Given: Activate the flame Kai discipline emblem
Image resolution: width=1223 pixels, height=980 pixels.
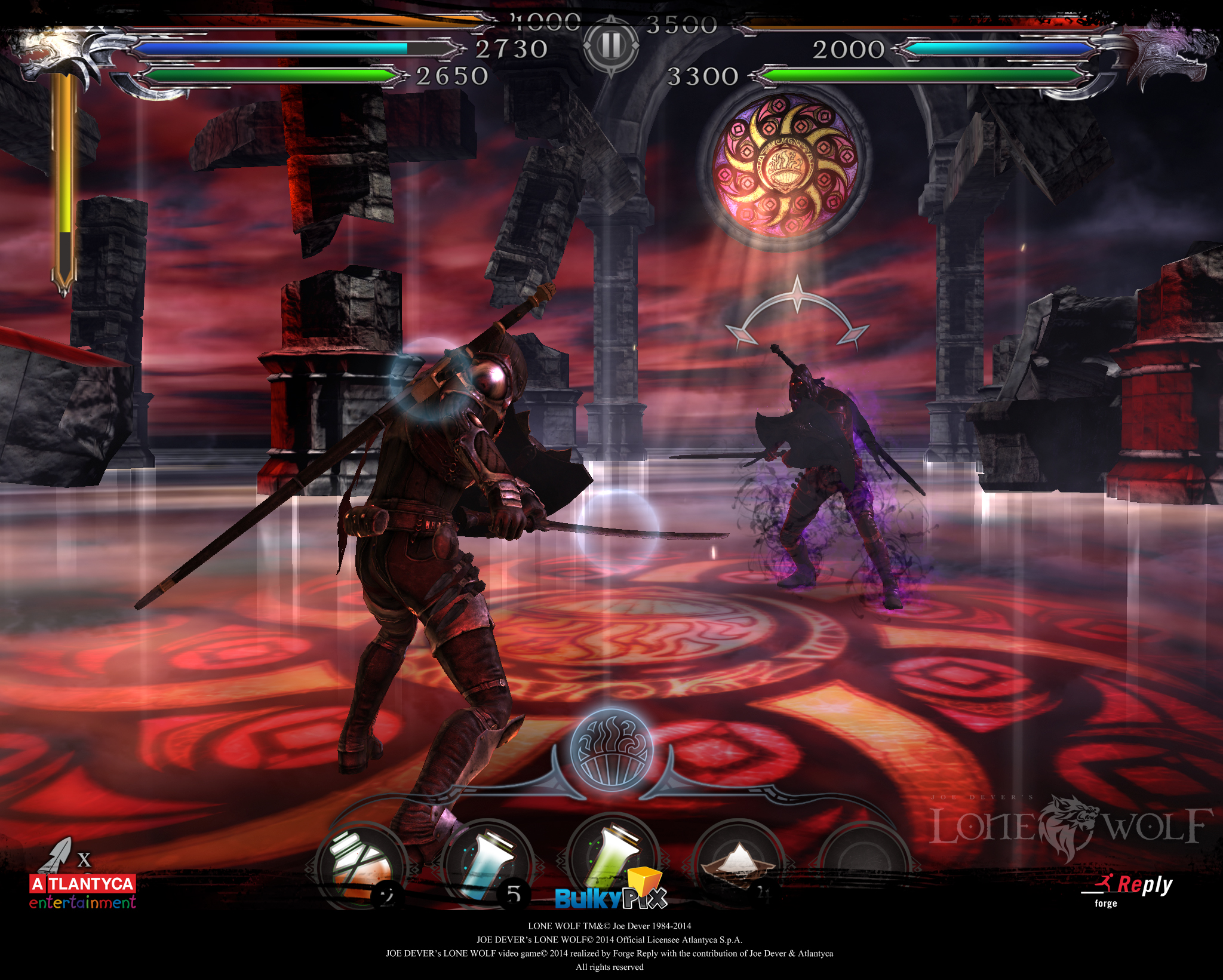Looking at the screenshot, I should coord(611,749).
